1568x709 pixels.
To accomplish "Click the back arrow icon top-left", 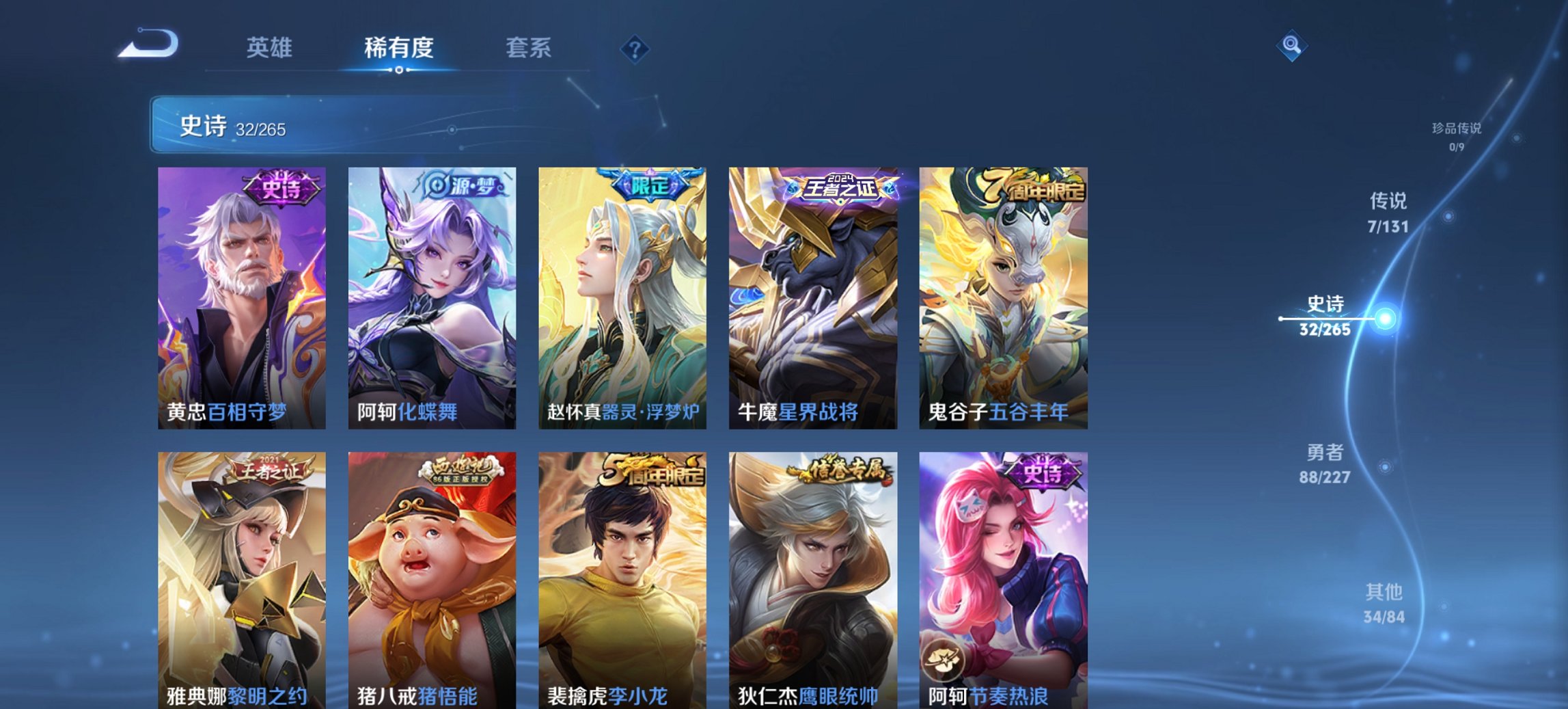I will (x=147, y=42).
